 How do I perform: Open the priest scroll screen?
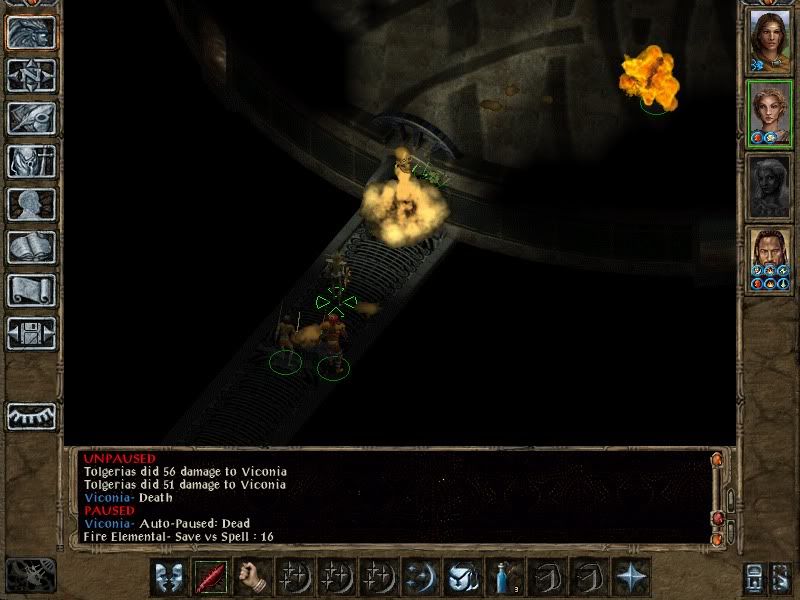coord(31,290)
